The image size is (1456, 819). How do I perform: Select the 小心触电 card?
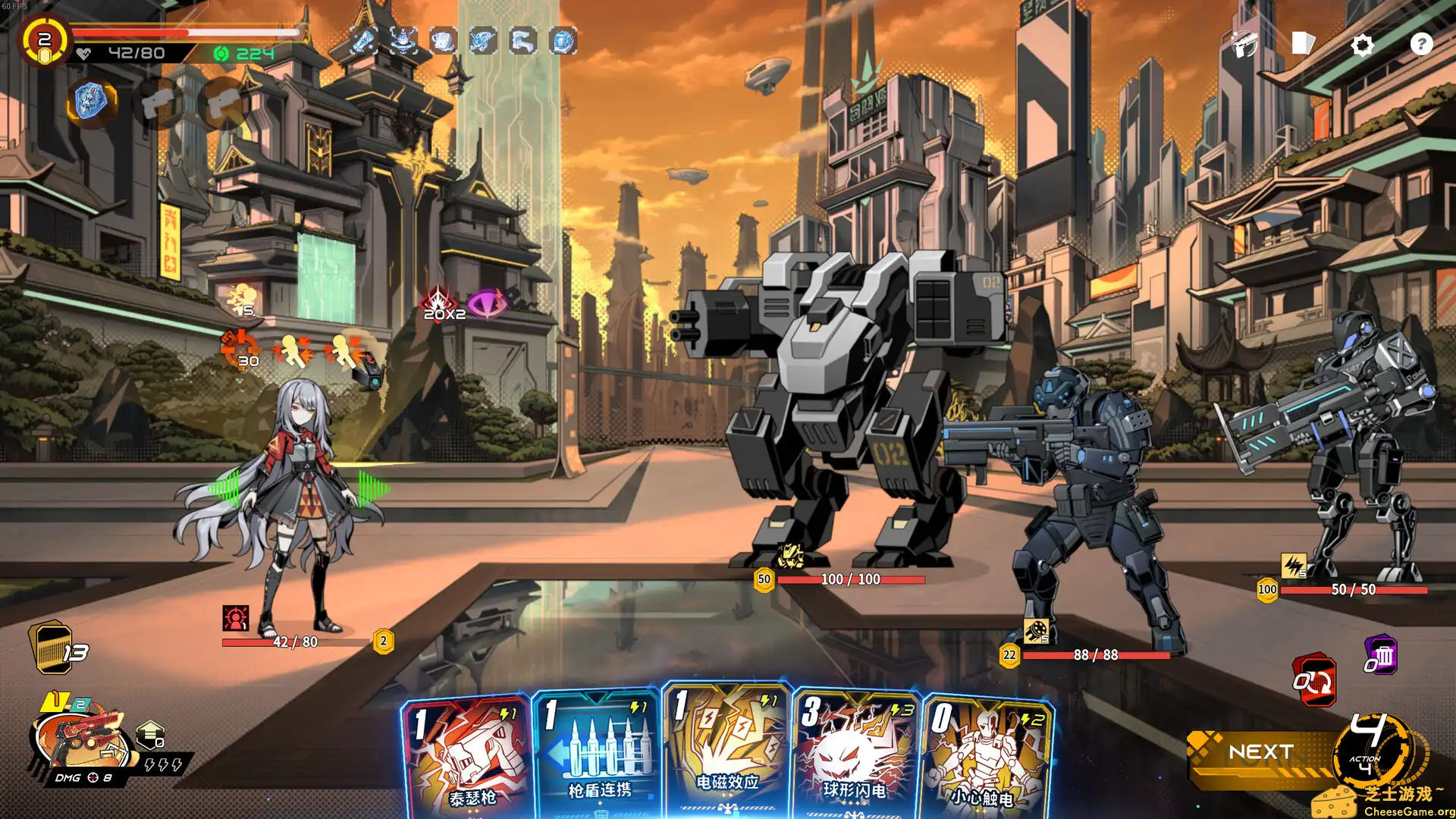[984, 758]
